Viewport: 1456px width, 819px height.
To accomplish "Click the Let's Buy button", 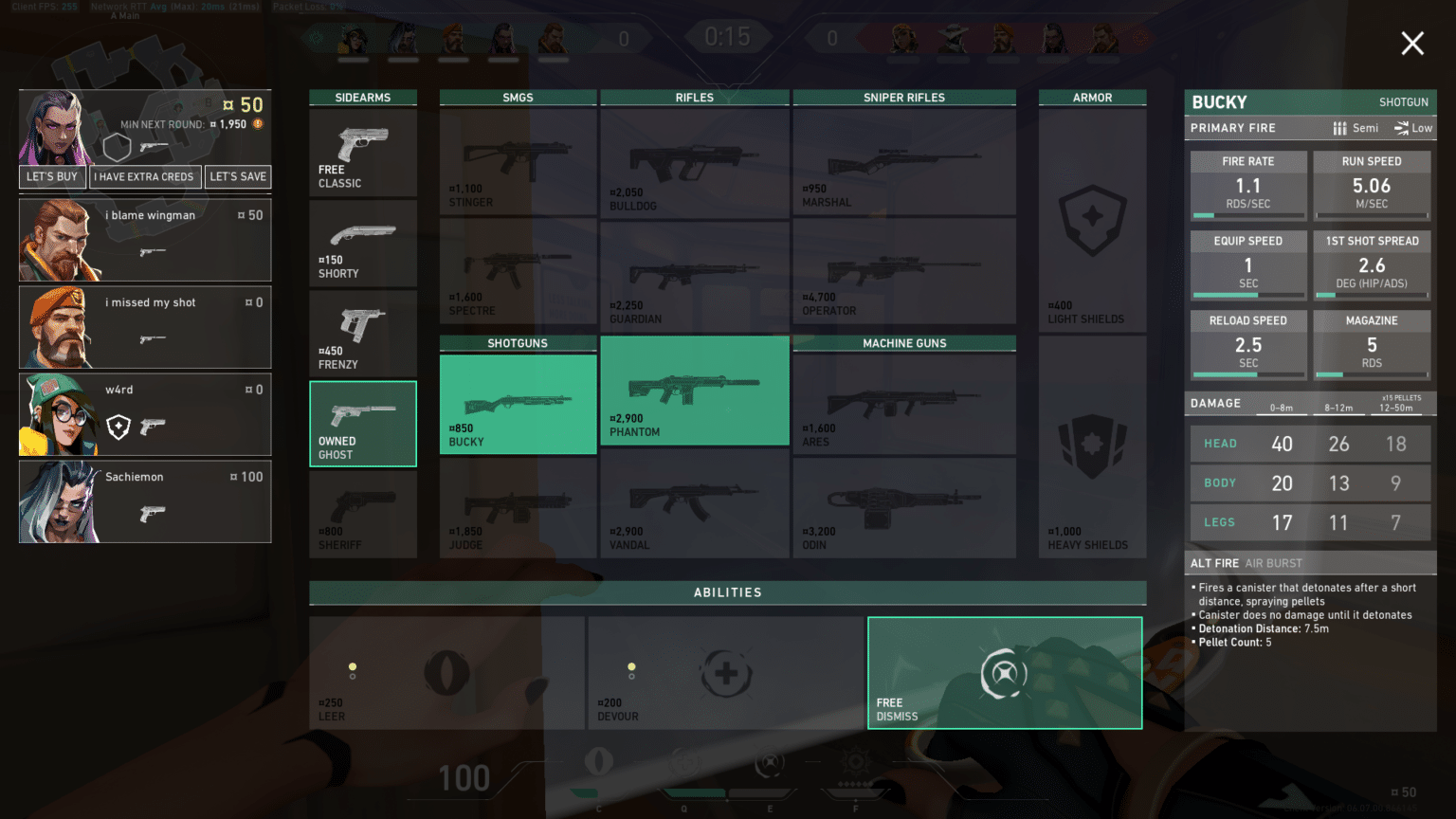I will [52, 176].
